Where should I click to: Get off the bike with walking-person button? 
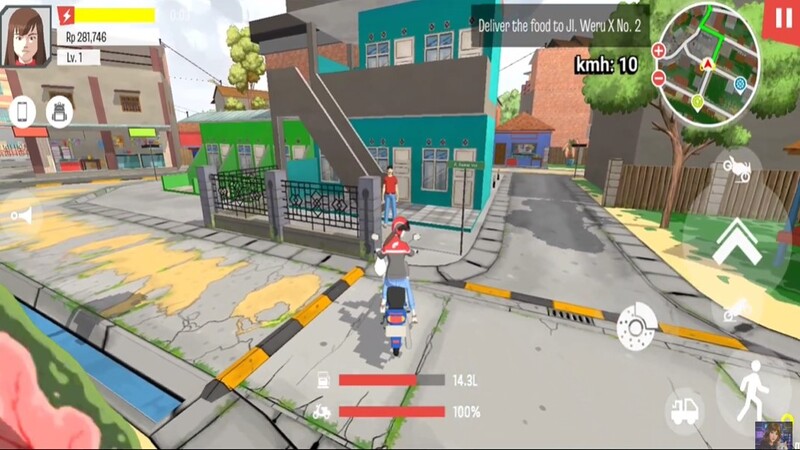point(751,391)
